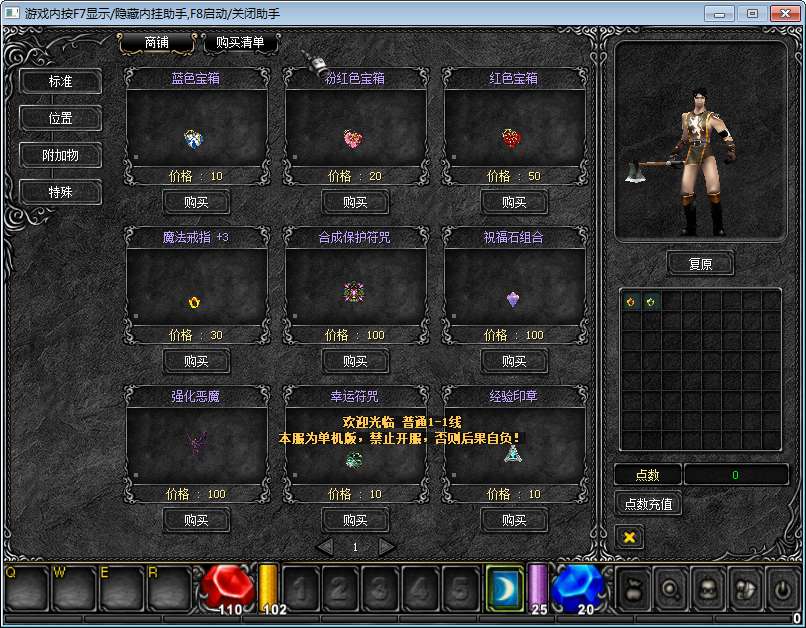Click the 复原 reset button
The height and width of the screenshot is (628, 806).
[700, 264]
